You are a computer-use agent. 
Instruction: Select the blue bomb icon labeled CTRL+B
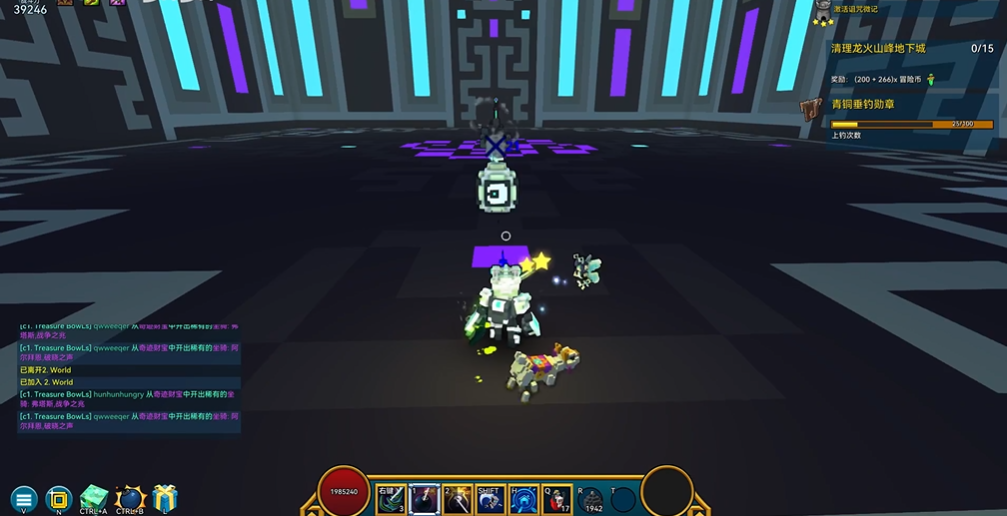tap(130, 498)
